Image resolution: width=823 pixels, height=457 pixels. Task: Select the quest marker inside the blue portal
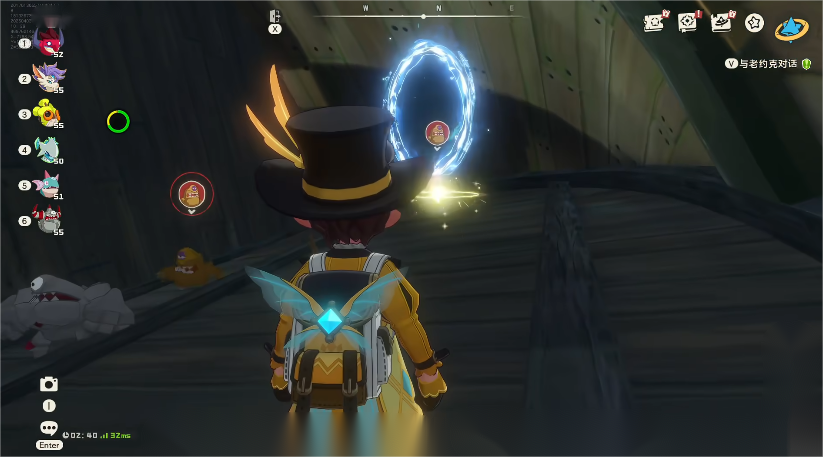click(437, 132)
